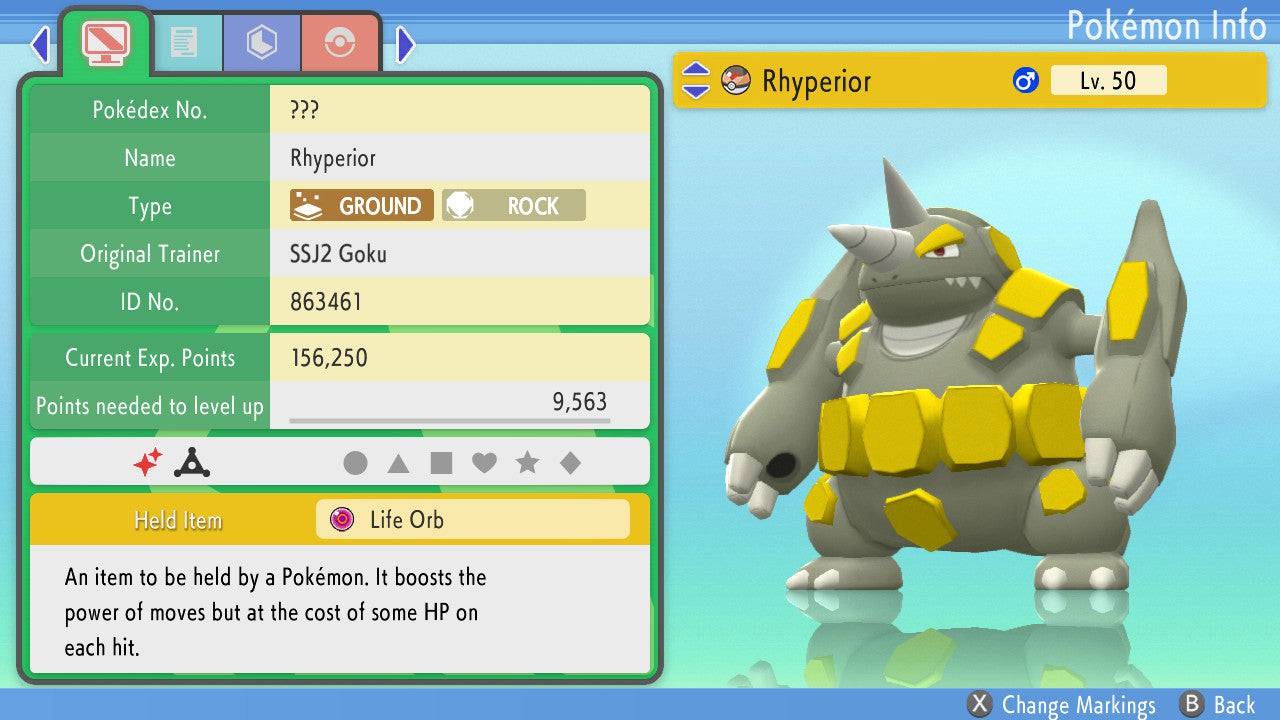This screenshot has height=720, width=1280.
Task: Go to previous tab with left arrow
Action: tap(40, 44)
